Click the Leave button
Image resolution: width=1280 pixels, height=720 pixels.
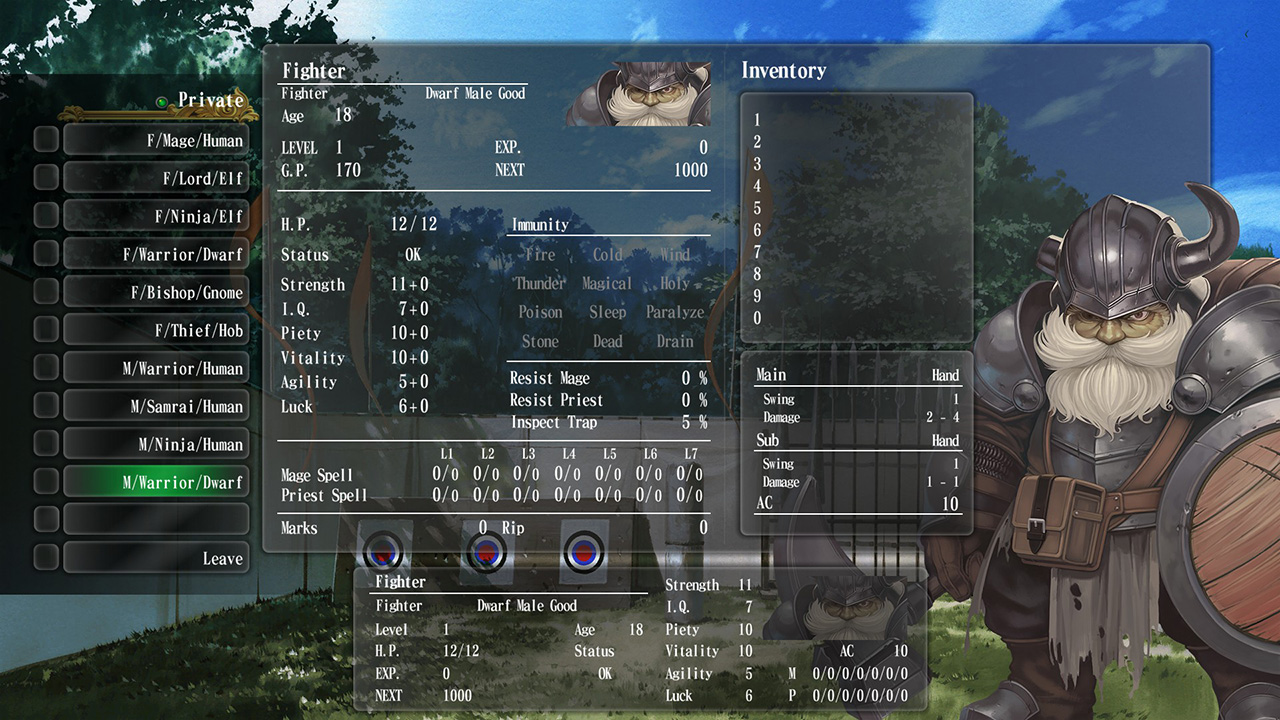225,557
